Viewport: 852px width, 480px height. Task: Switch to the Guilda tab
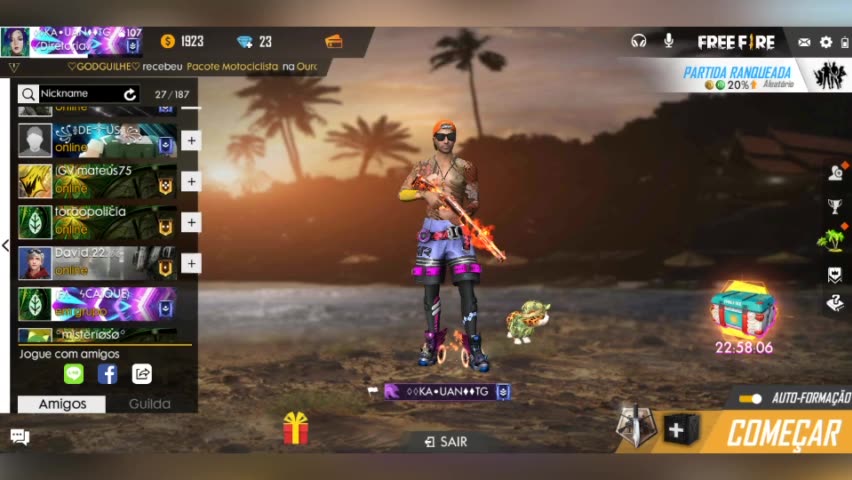(150, 404)
